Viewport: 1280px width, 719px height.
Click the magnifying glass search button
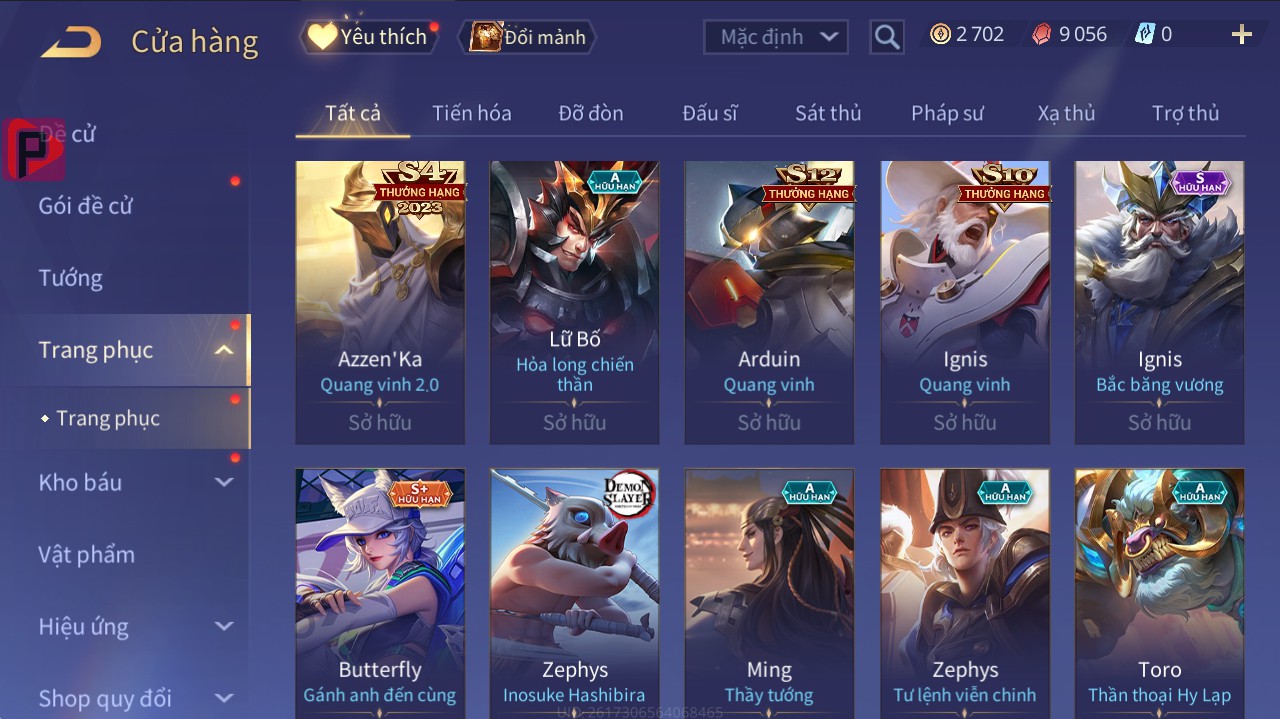tap(887, 37)
